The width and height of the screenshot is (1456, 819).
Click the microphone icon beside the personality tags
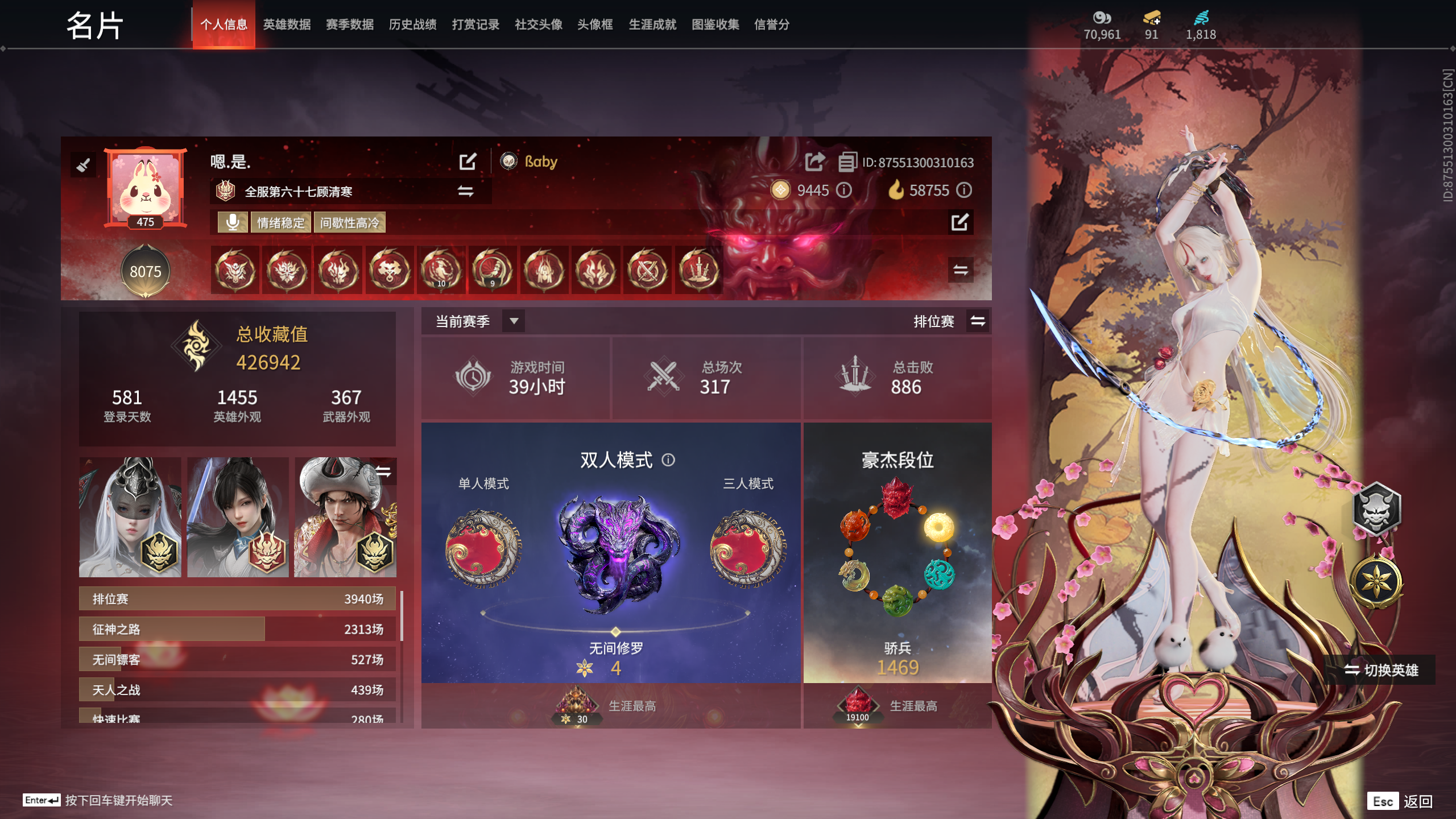[233, 222]
